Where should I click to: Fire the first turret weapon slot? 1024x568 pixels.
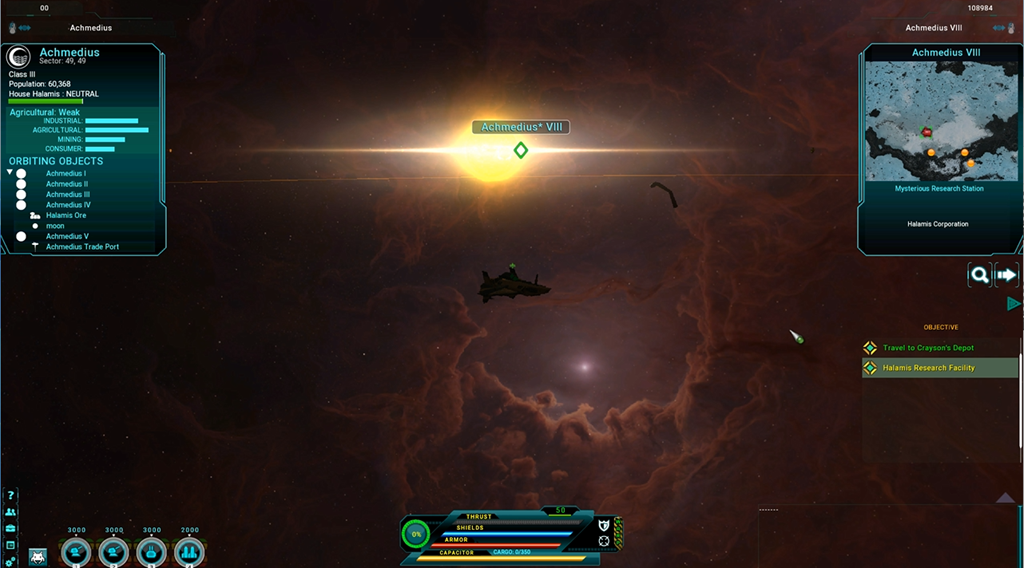point(77,551)
